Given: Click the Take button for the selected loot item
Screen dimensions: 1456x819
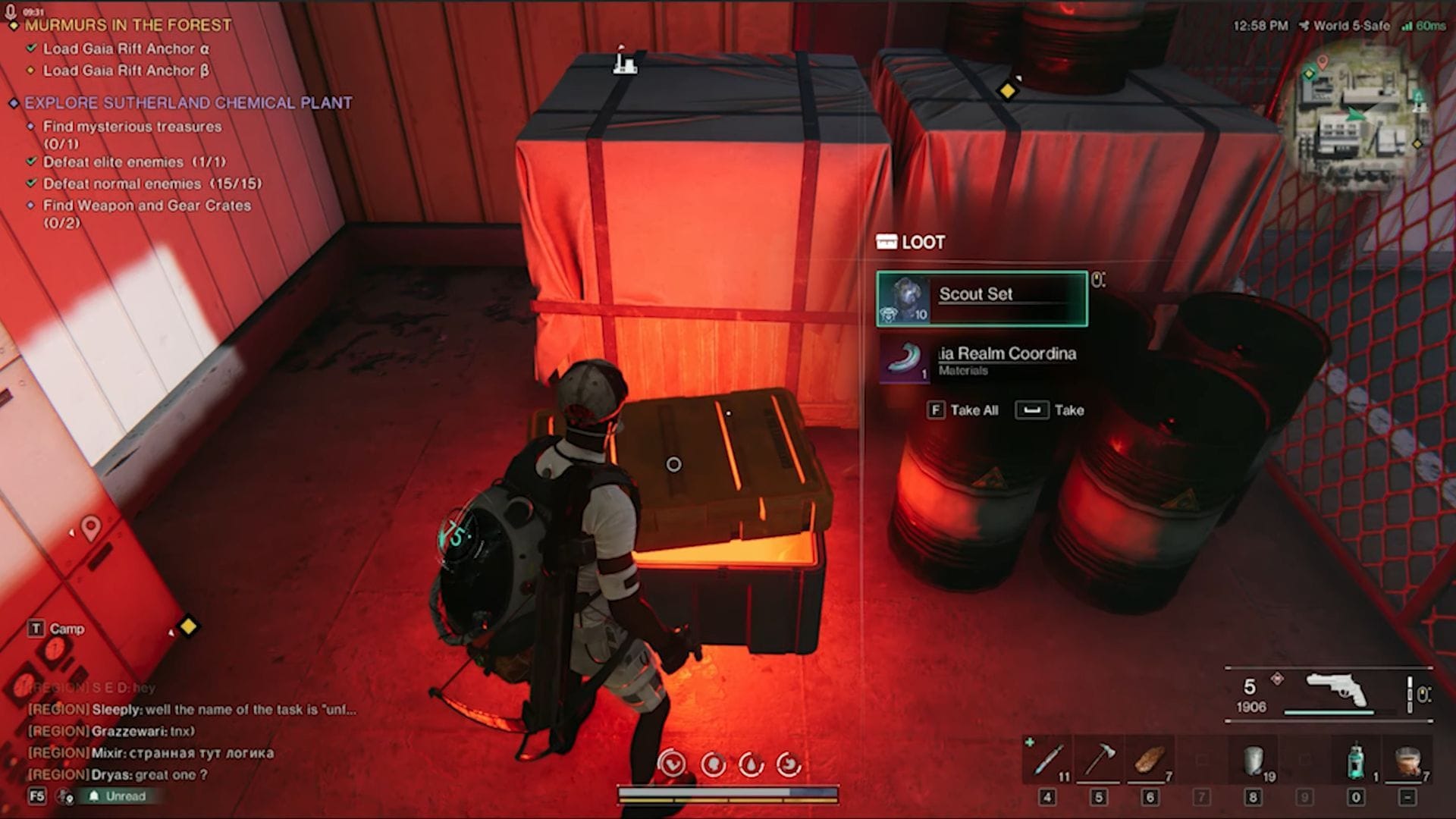Looking at the screenshot, I should point(1036,410).
